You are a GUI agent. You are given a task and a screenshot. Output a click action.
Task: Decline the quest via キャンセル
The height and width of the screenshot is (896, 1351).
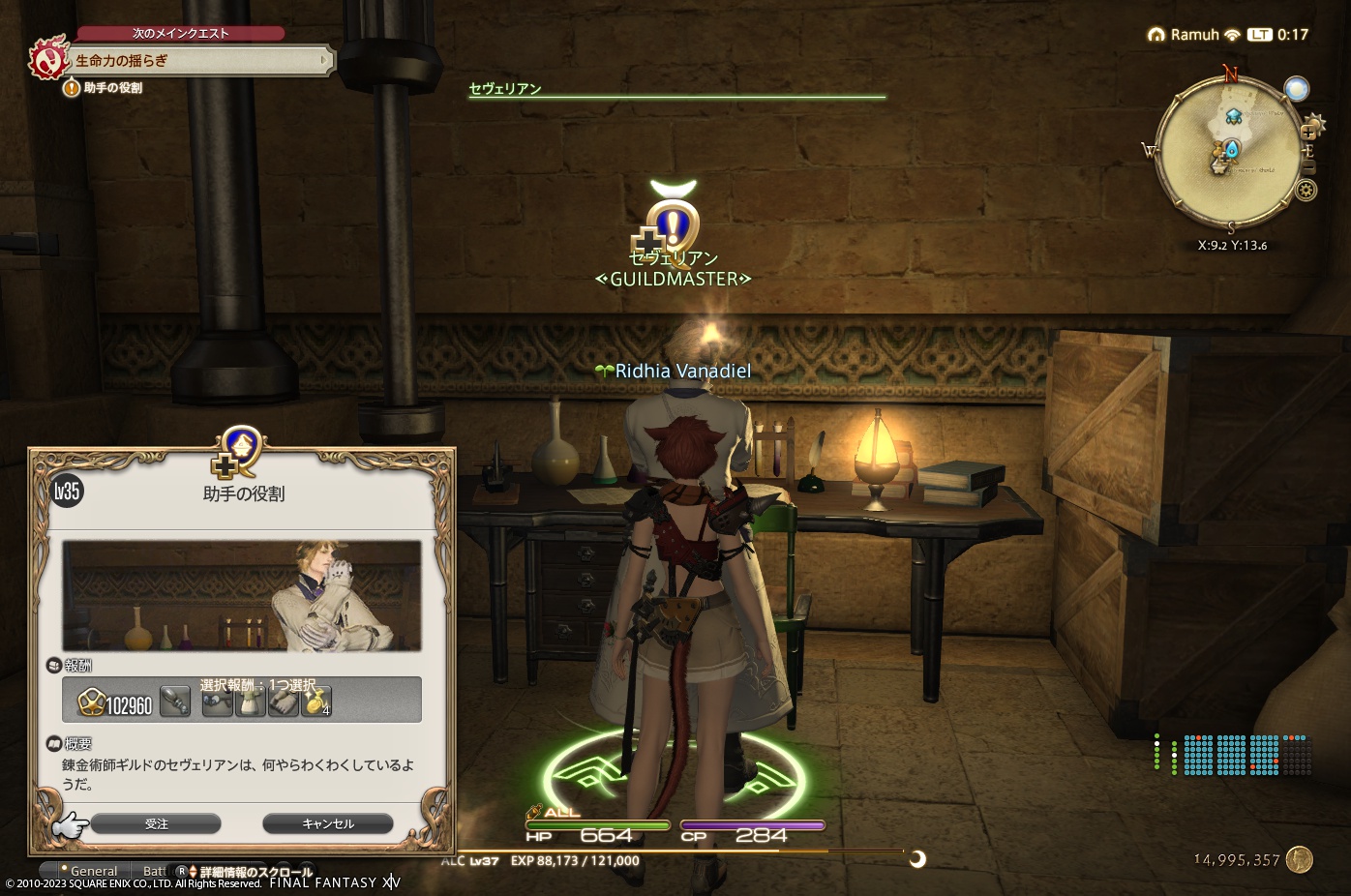coord(327,823)
